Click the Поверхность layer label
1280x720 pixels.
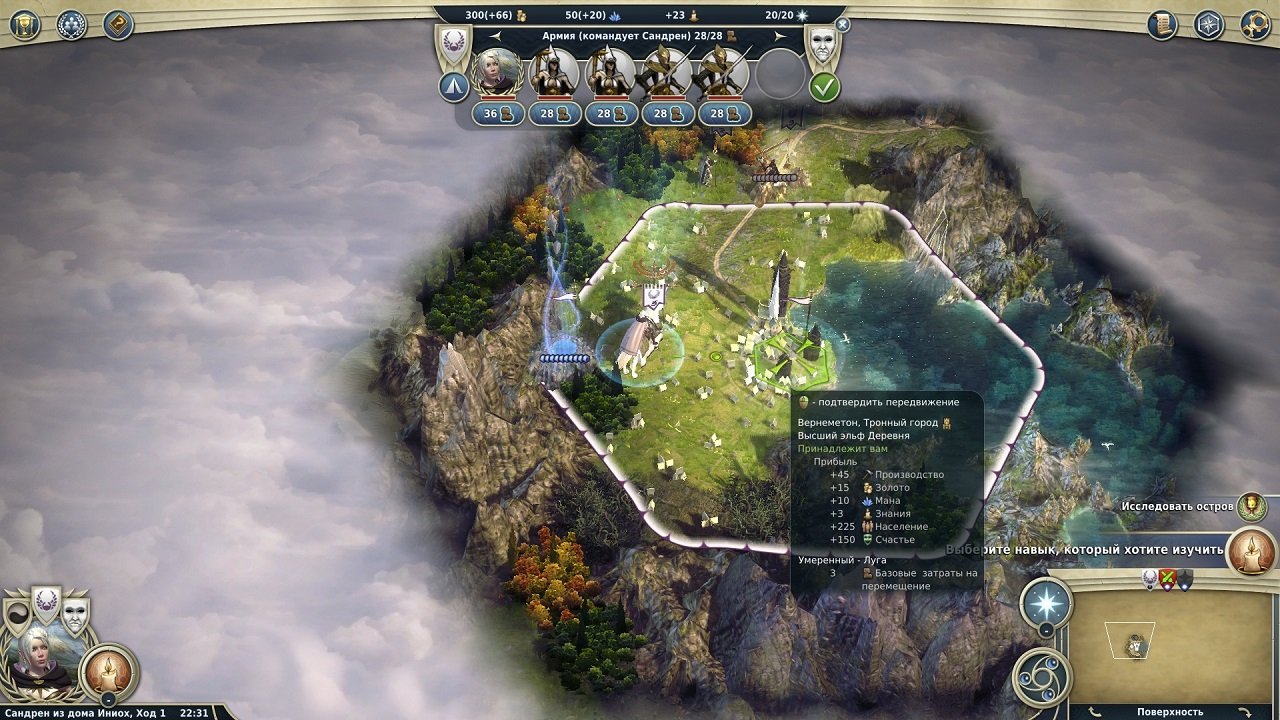1170,711
